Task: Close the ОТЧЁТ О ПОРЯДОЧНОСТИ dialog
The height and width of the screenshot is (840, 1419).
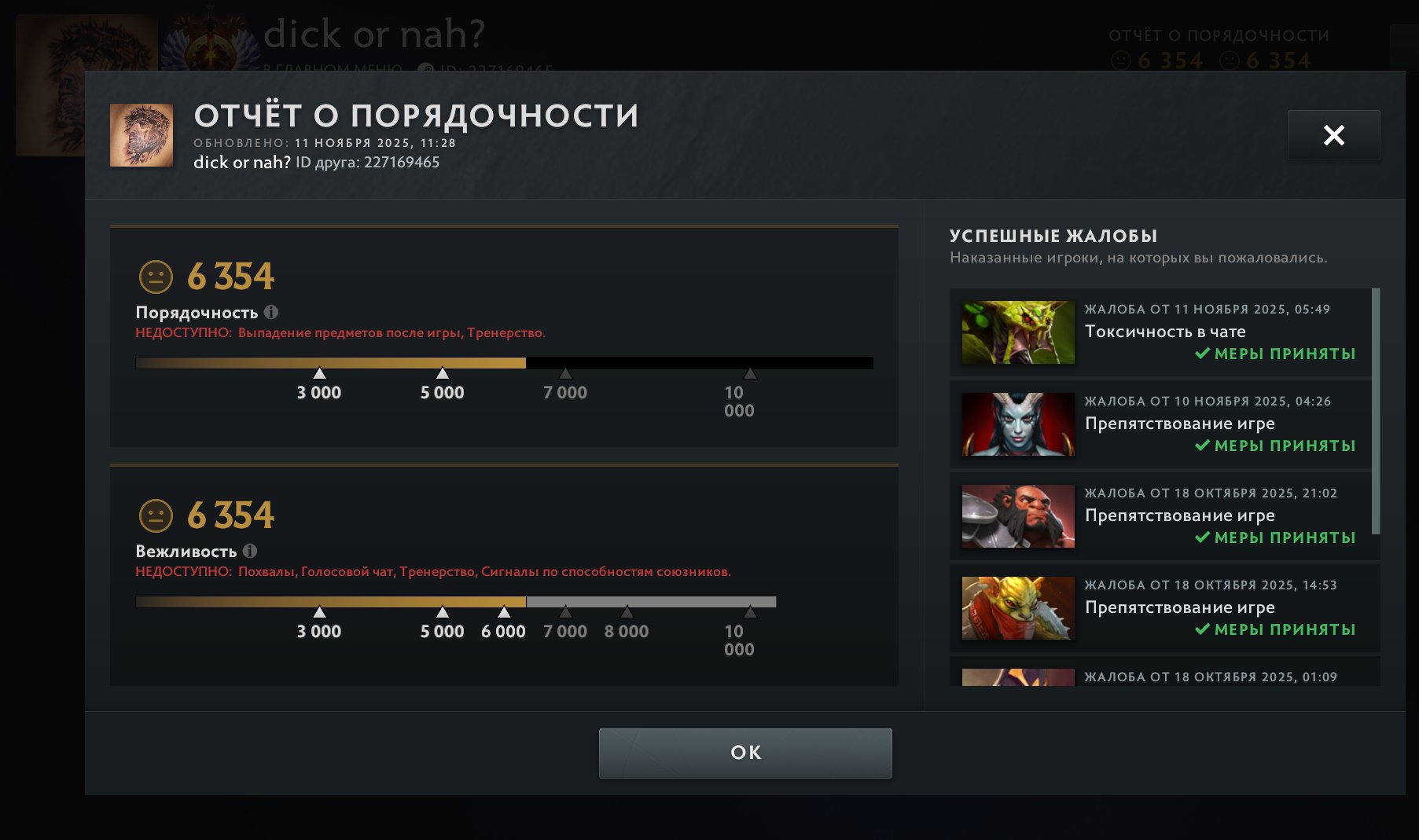Action: pos(1333,135)
